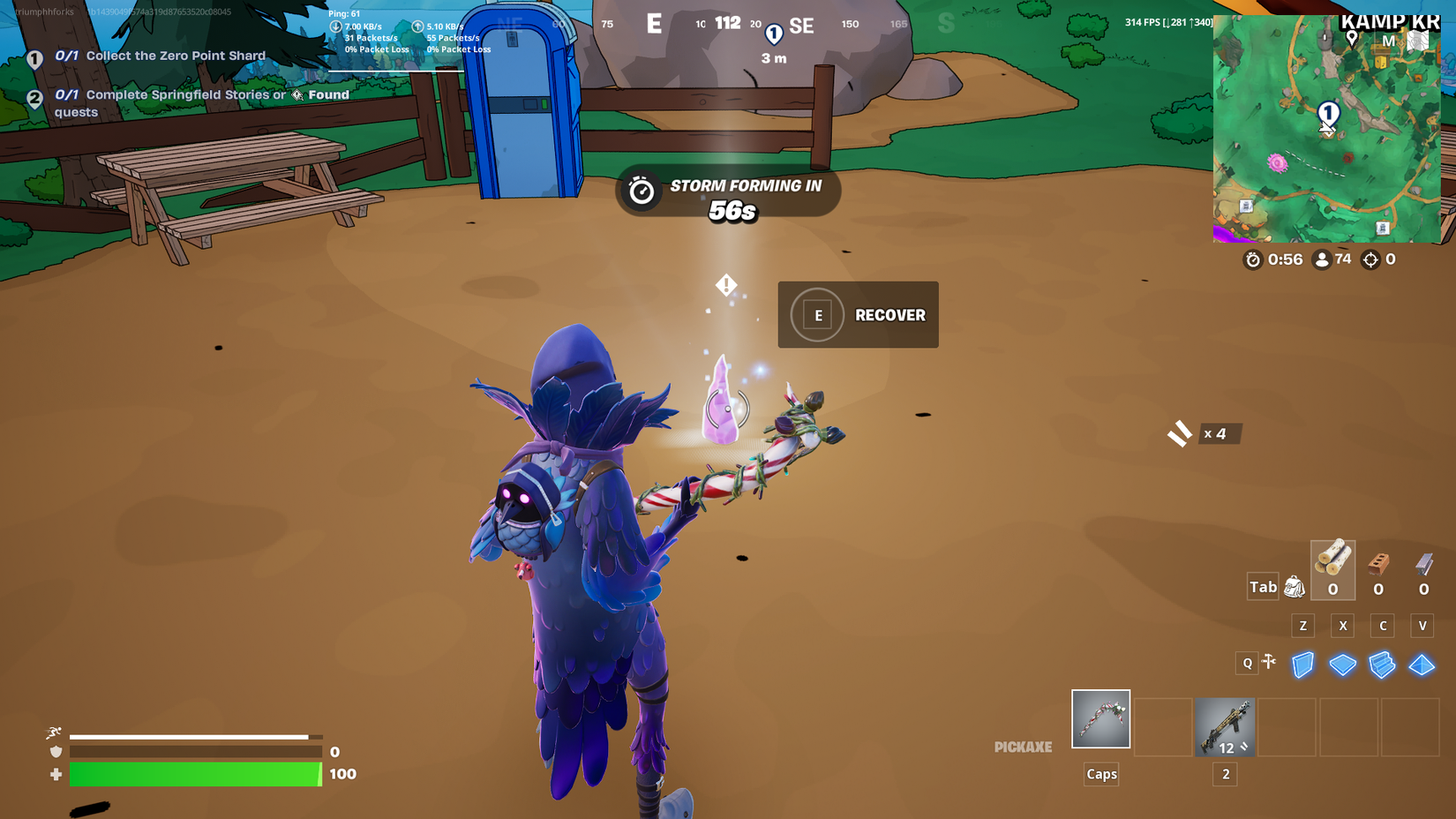
Task: Select the Caps pickaxe hotbar slot
Action: [x=1100, y=718]
